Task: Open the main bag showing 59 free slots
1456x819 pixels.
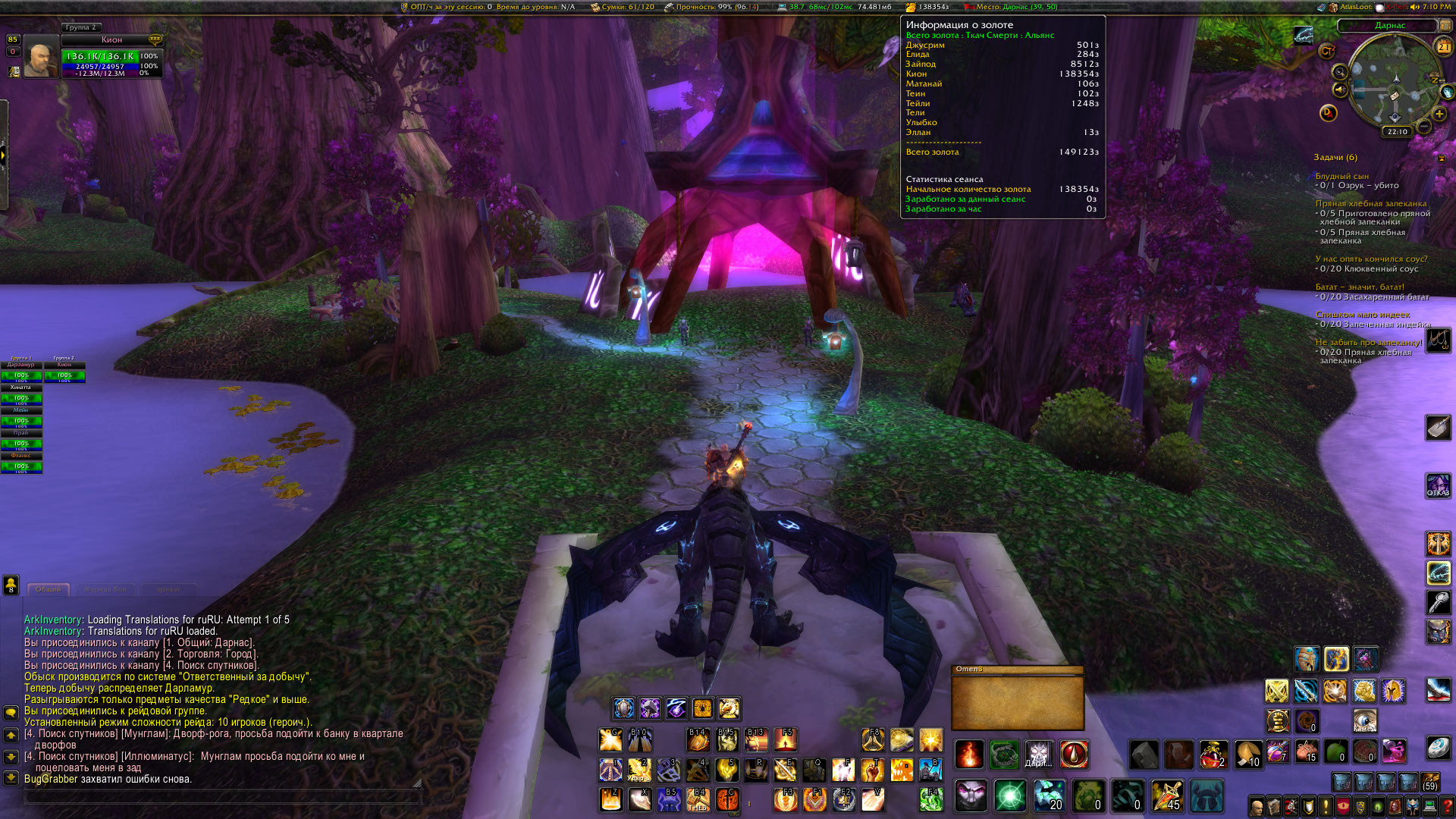Action: click(1430, 782)
